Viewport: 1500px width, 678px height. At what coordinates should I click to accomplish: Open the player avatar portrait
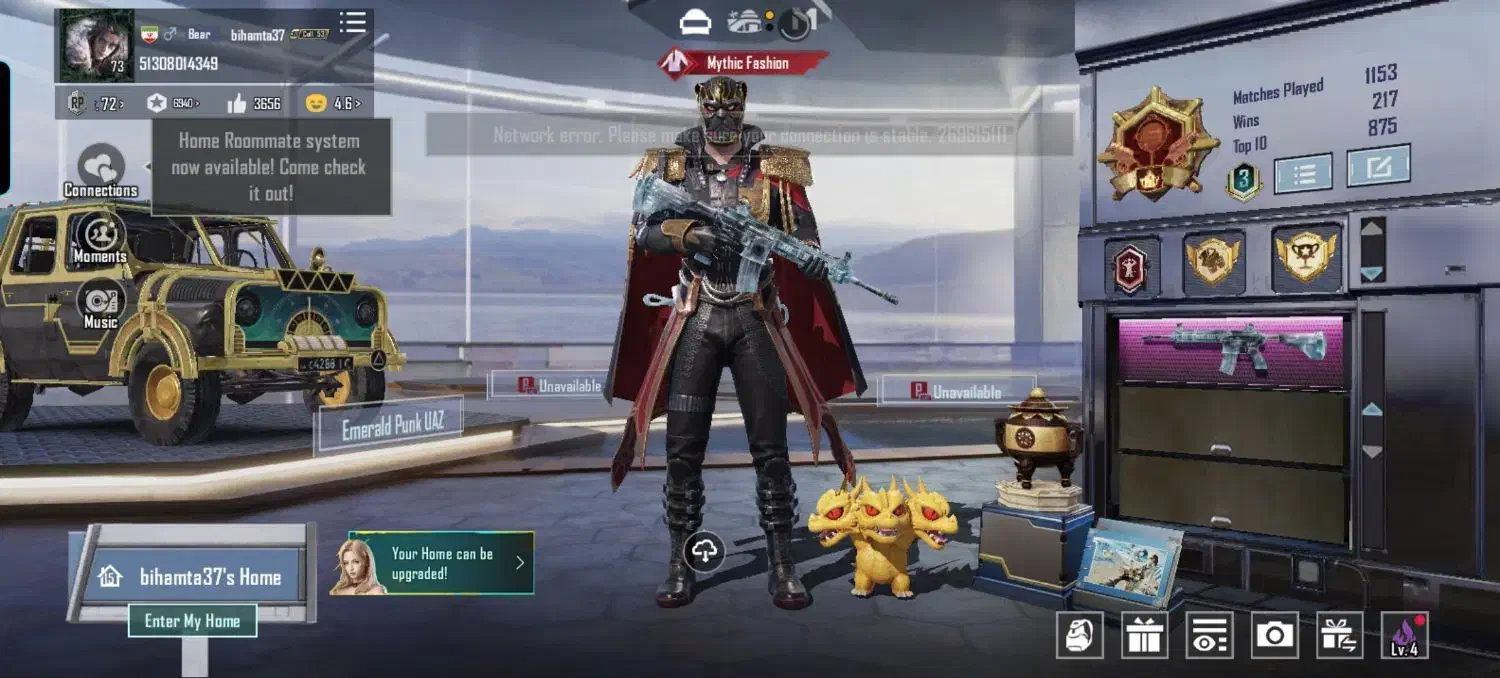(x=96, y=46)
